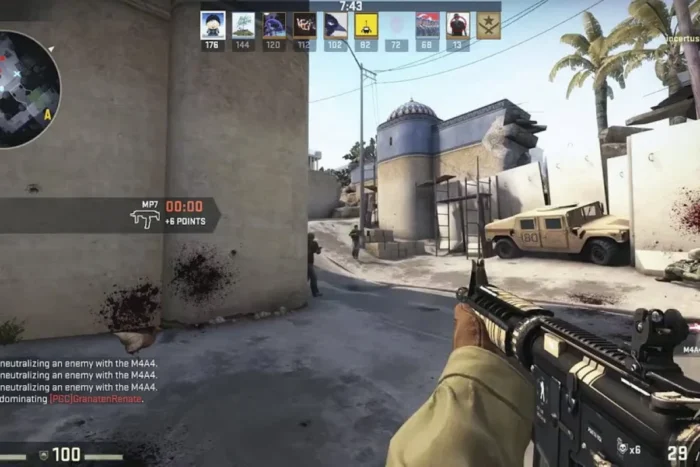Click the circular radar minimap
This screenshot has width=700, height=467.
pyautogui.click(x=26, y=90)
